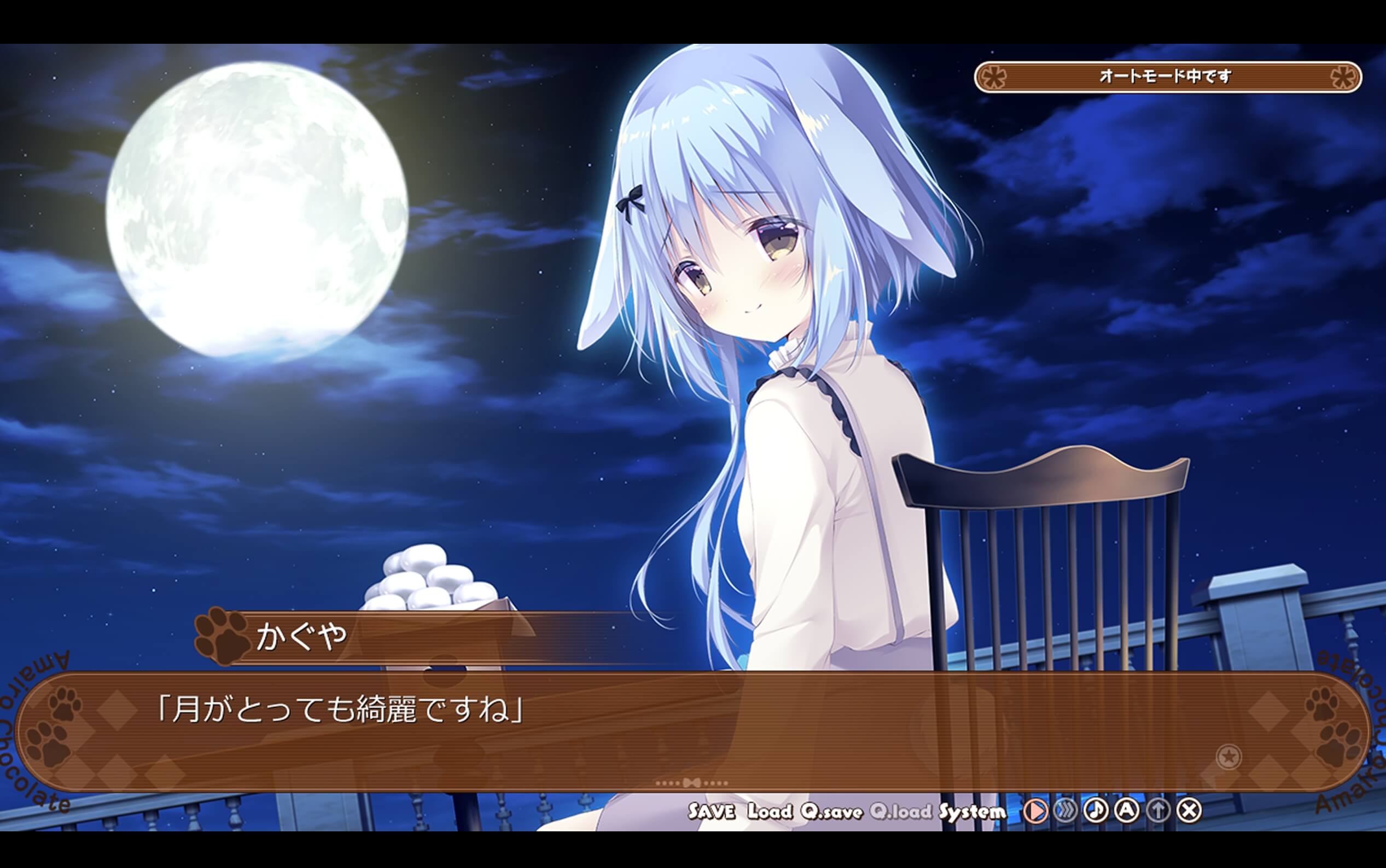1386x868 pixels.
Task: Click the paw print on the かぐや name plate
Action: coord(222,639)
